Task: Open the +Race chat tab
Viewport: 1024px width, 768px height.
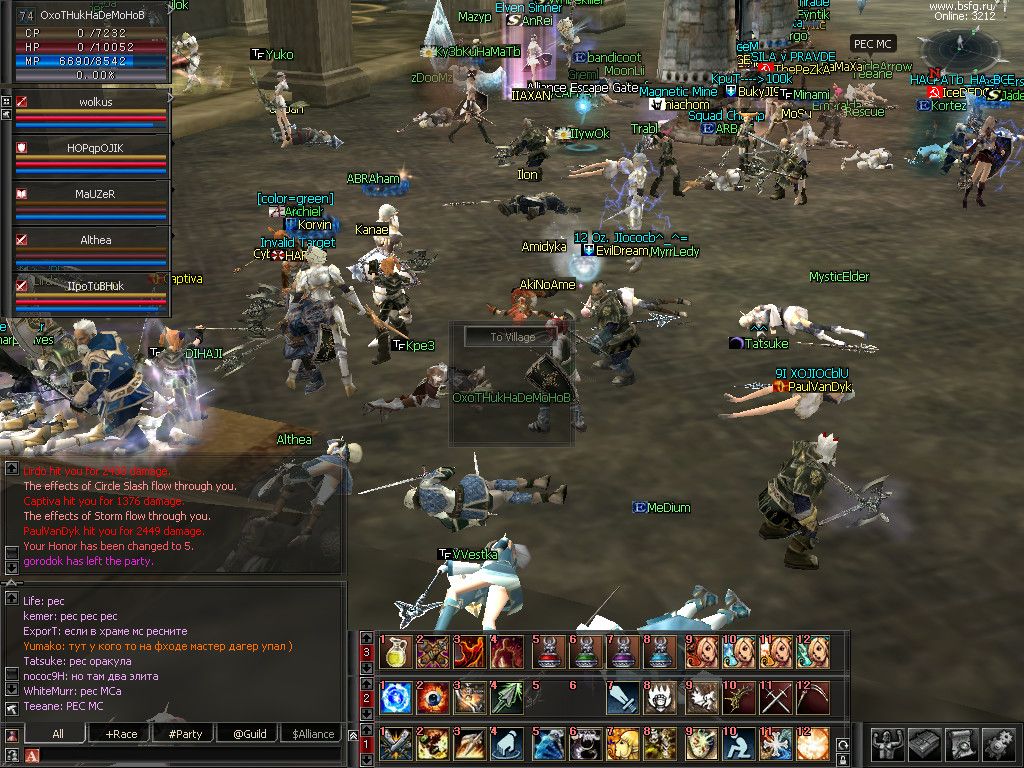Action: [x=120, y=734]
